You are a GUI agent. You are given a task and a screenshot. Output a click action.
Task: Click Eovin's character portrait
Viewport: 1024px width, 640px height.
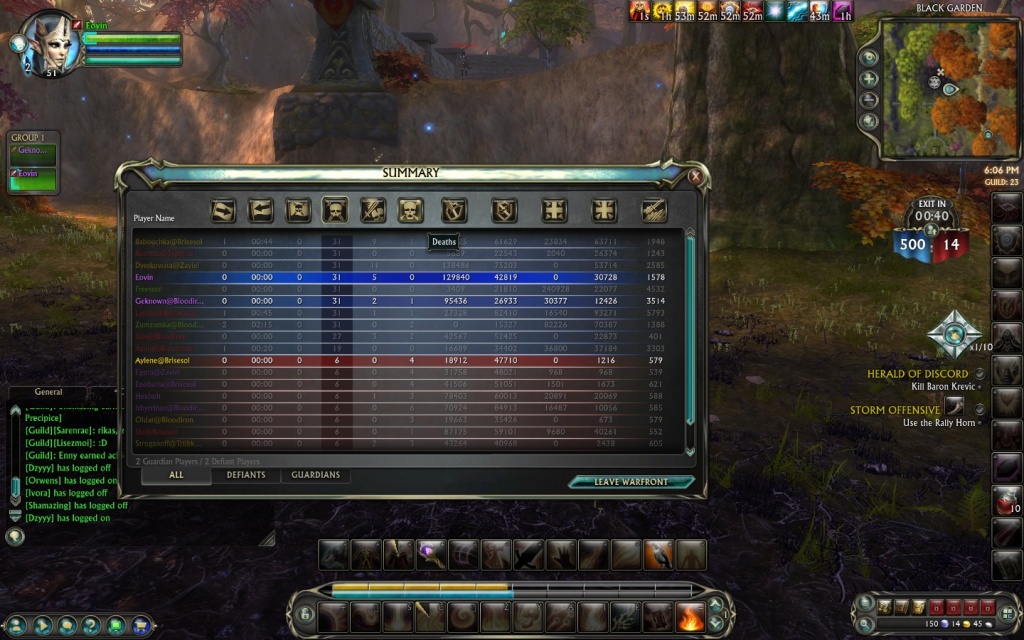[x=50, y=42]
